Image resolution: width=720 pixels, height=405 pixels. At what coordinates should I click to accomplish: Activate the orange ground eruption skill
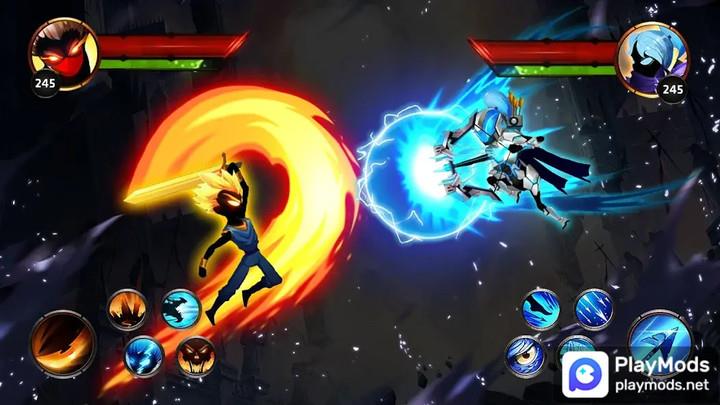(x=127, y=309)
